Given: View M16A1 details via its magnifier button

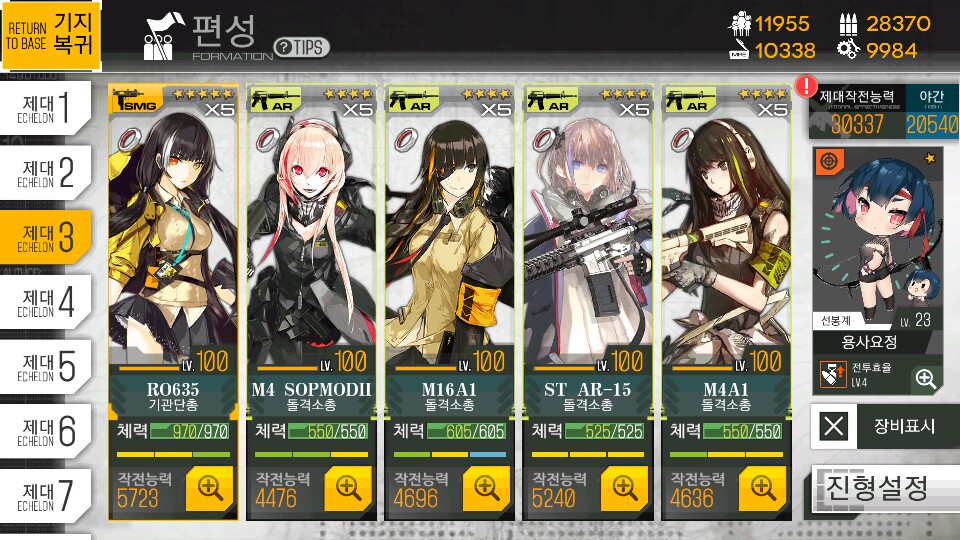Looking at the screenshot, I should [486, 488].
